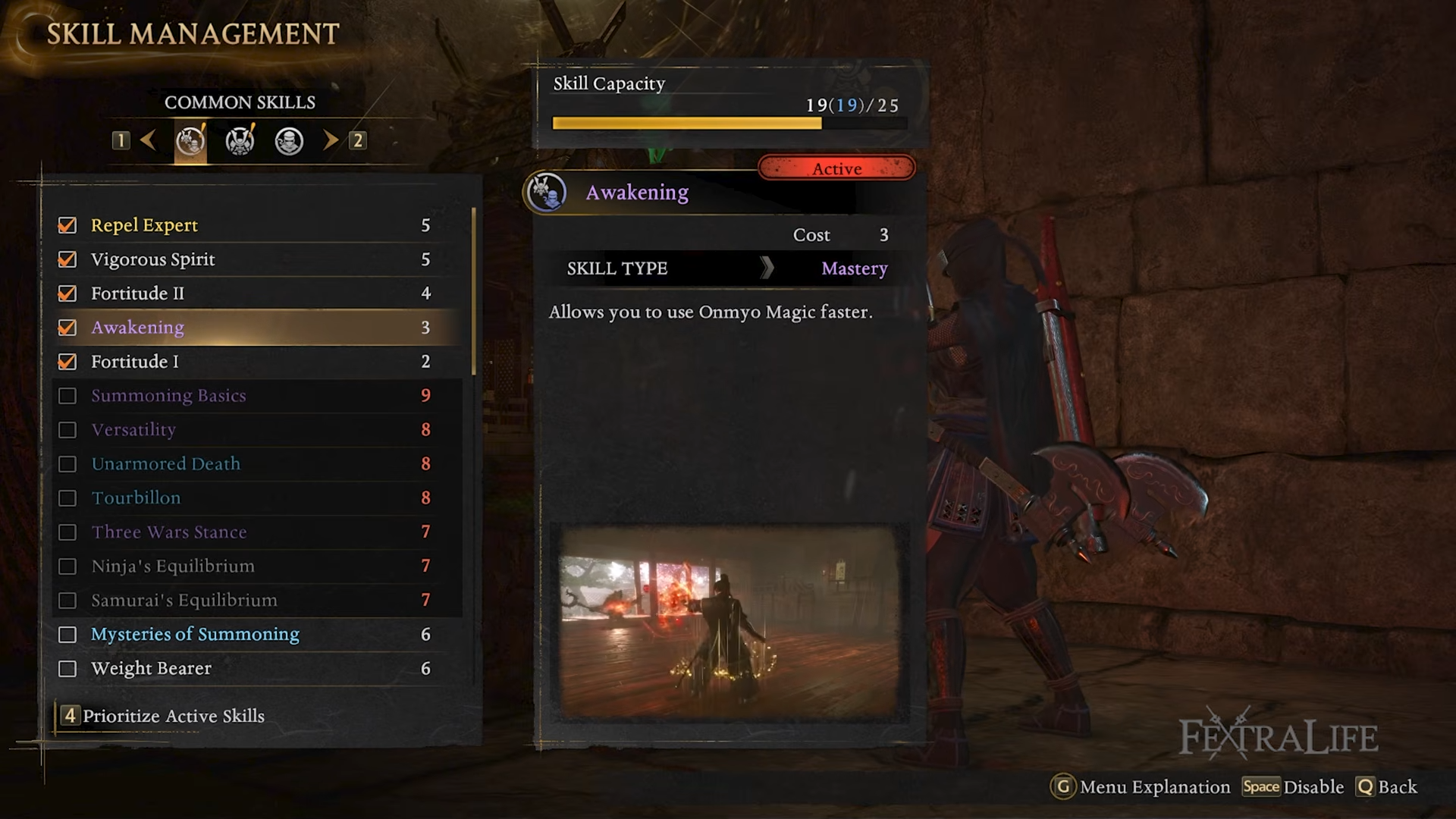Image resolution: width=1456 pixels, height=819 pixels.
Task: View the Awakening skill preview thumbnail
Action: tap(729, 623)
